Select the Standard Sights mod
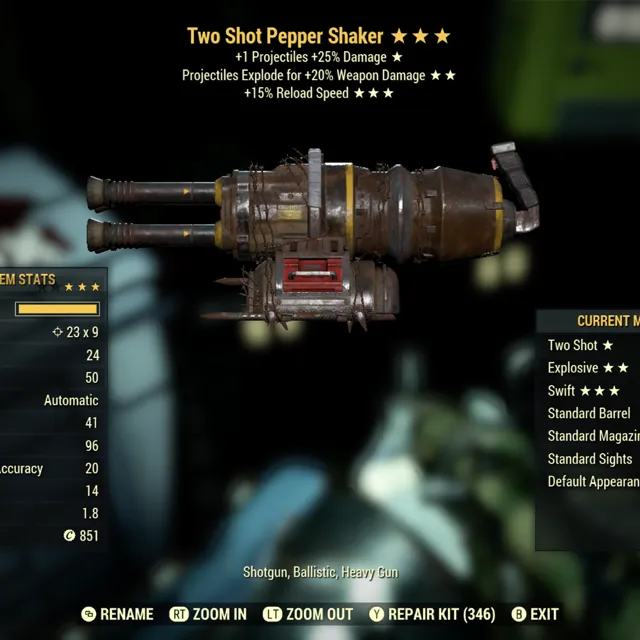640x640 pixels. click(590, 459)
